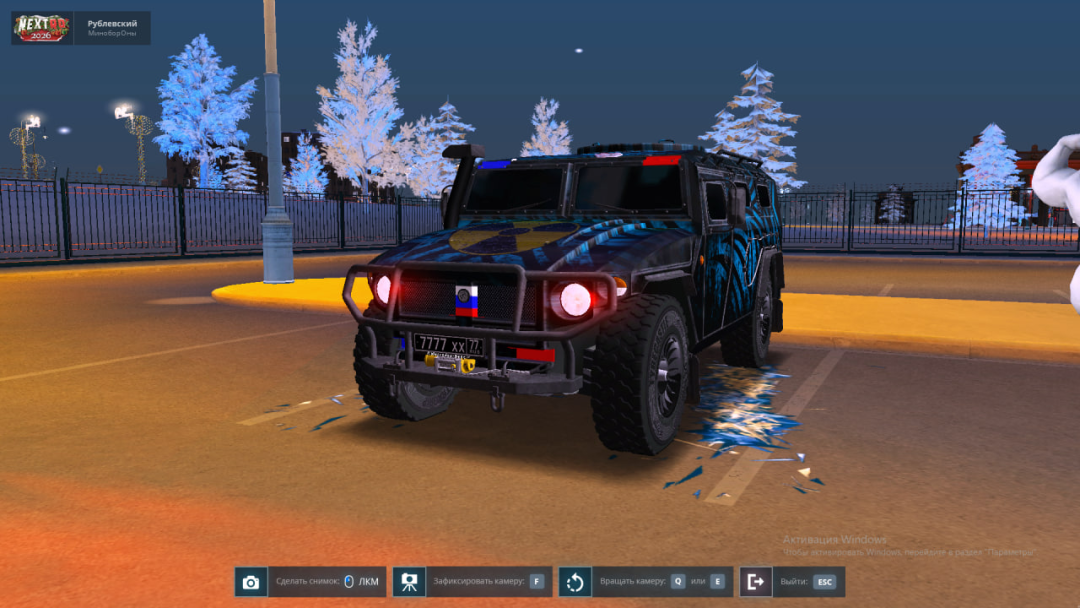Activate the rotate camera icon
This screenshot has width=1080, height=608.
tap(575, 582)
